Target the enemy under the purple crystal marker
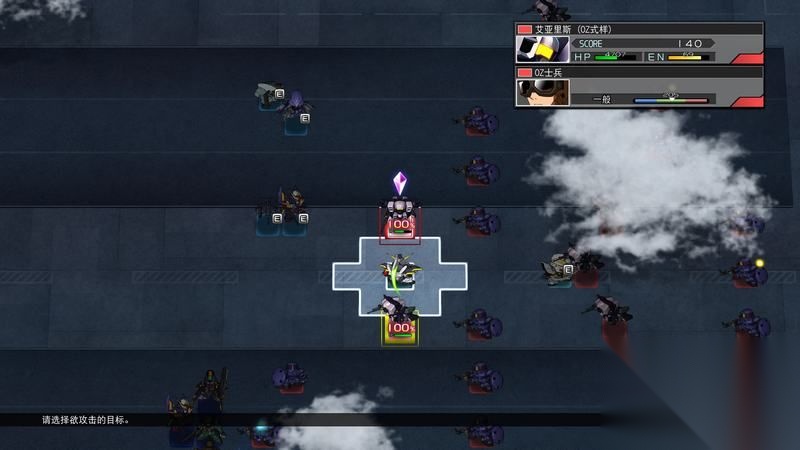800x450 pixels. (x=400, y=220)
